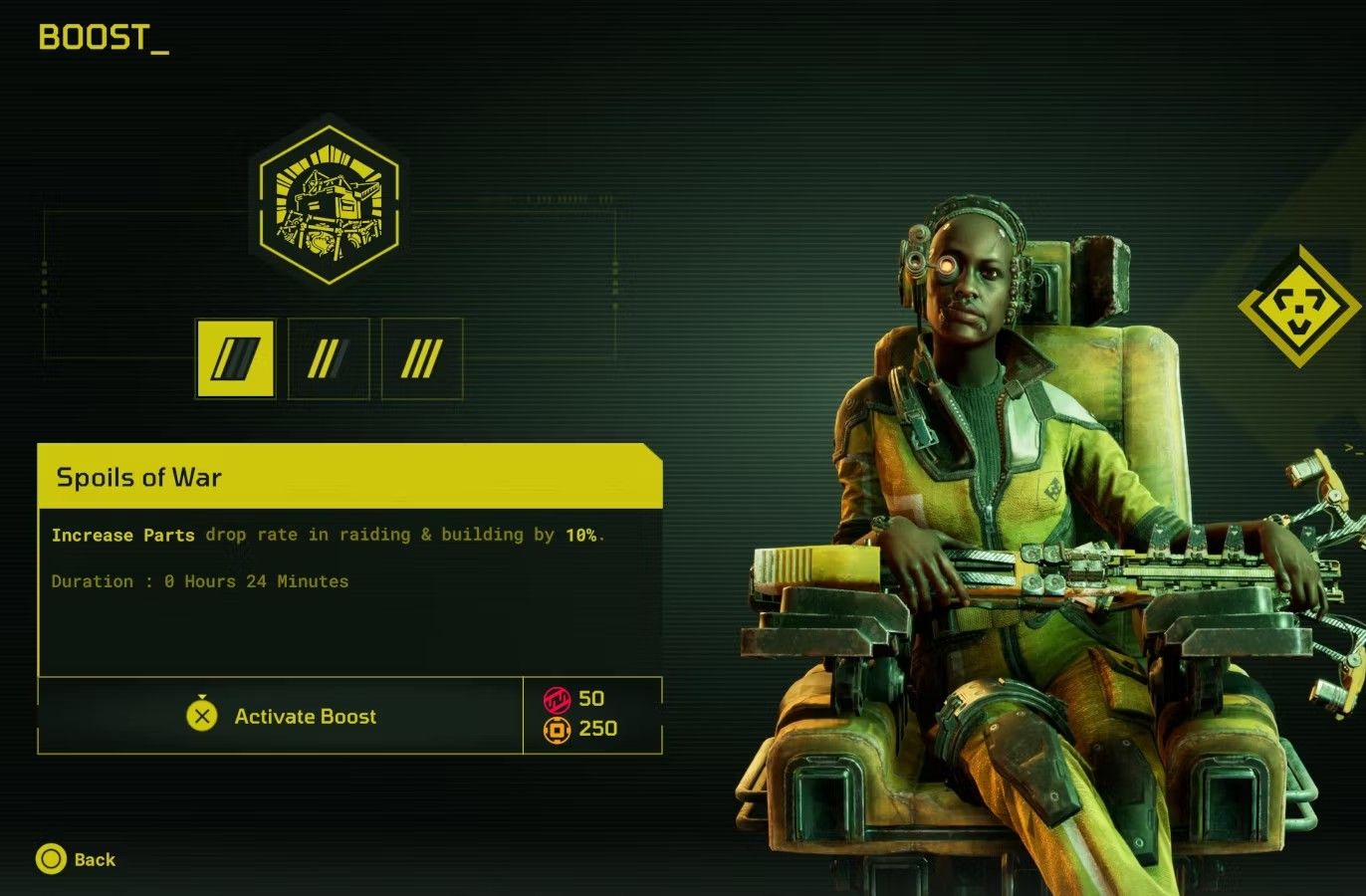Go back from the Boost screen
1366x896 pixels.
coord(77,859)
